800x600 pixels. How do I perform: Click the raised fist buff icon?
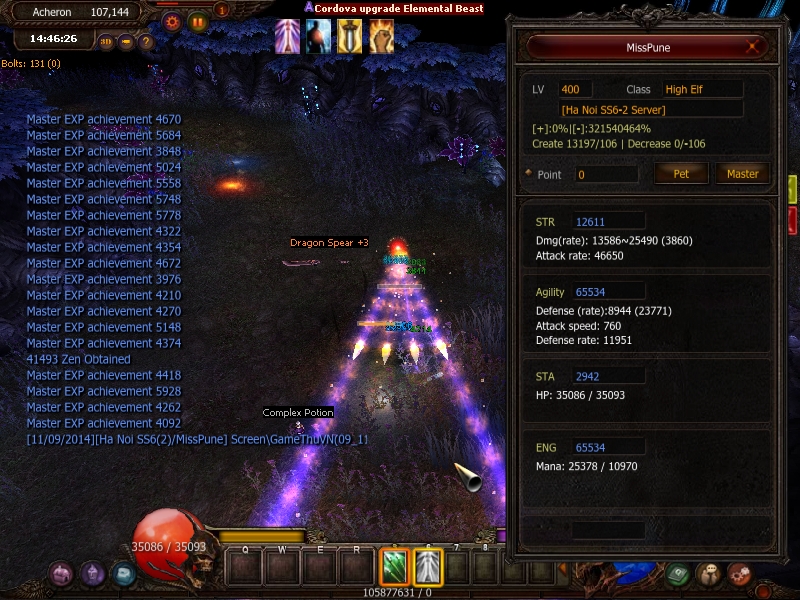tap(381, 36)
